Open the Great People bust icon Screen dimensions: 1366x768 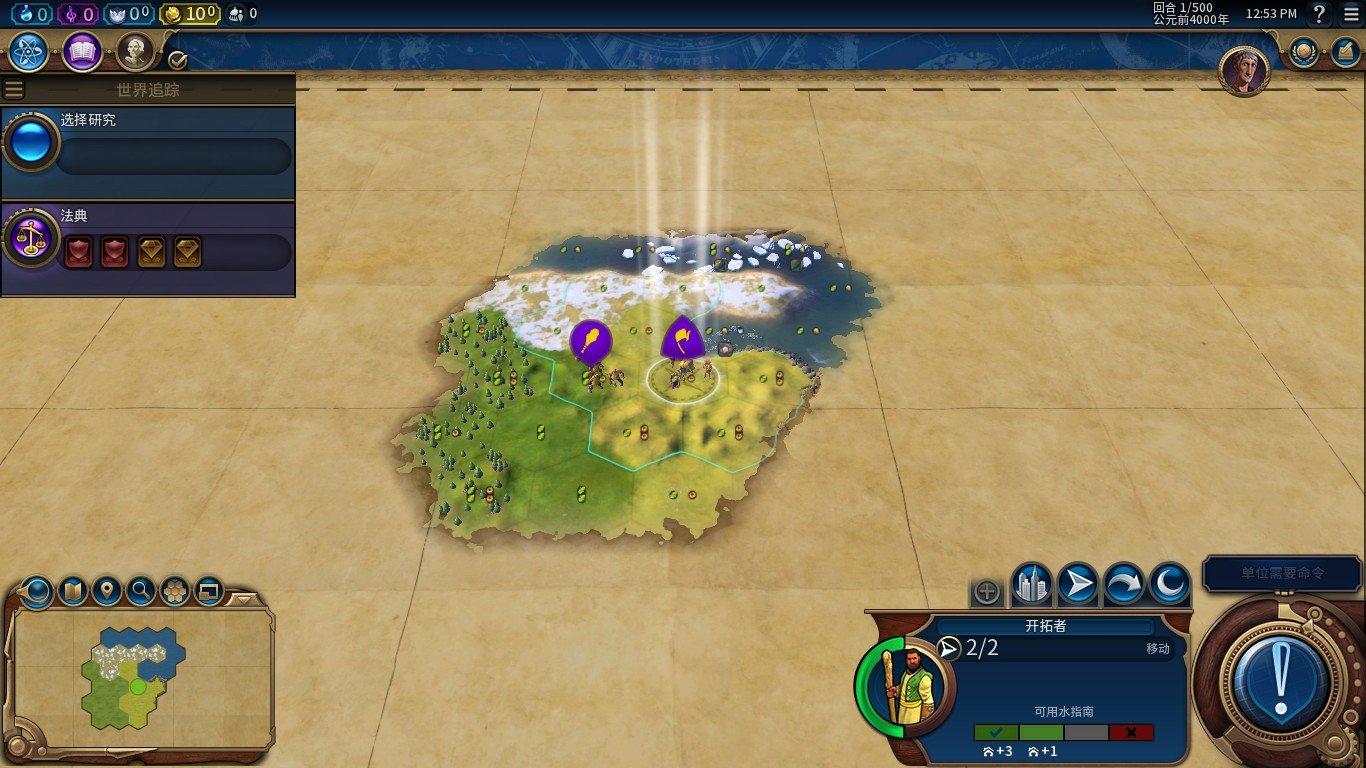pos(135,52)
